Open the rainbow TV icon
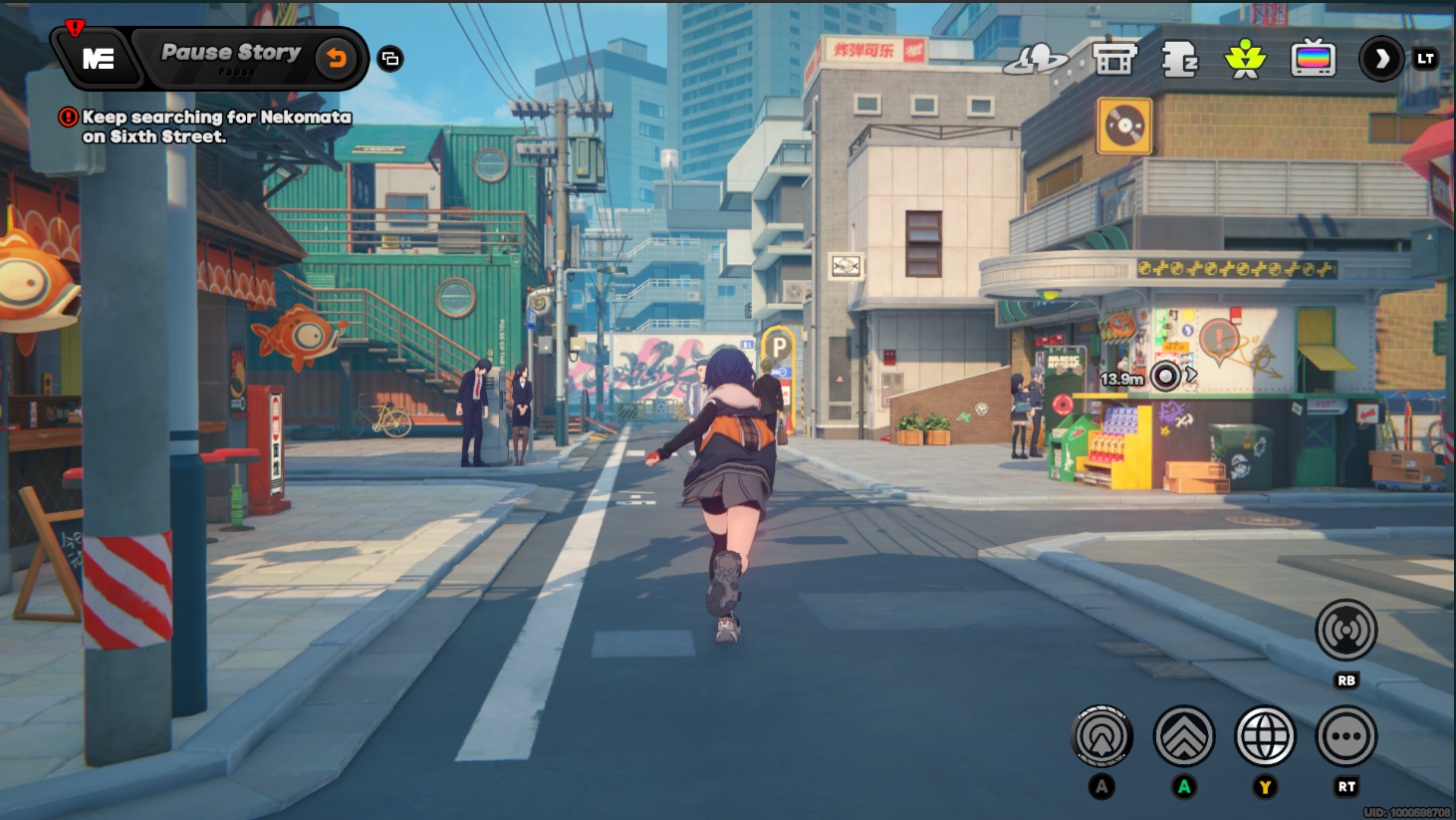This screenshot has height=820, width=1456. (1313, 59)
